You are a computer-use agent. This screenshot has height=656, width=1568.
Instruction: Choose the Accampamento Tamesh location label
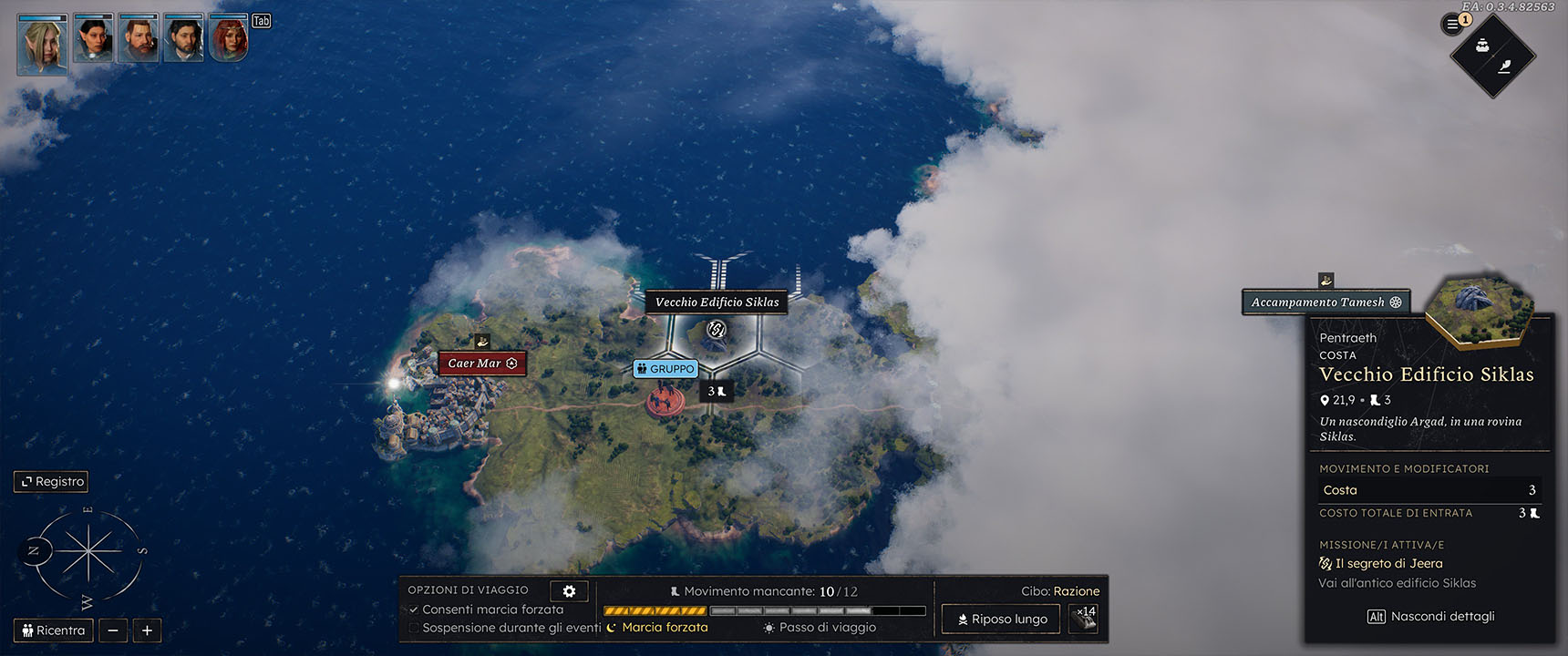pos(1326,302)
